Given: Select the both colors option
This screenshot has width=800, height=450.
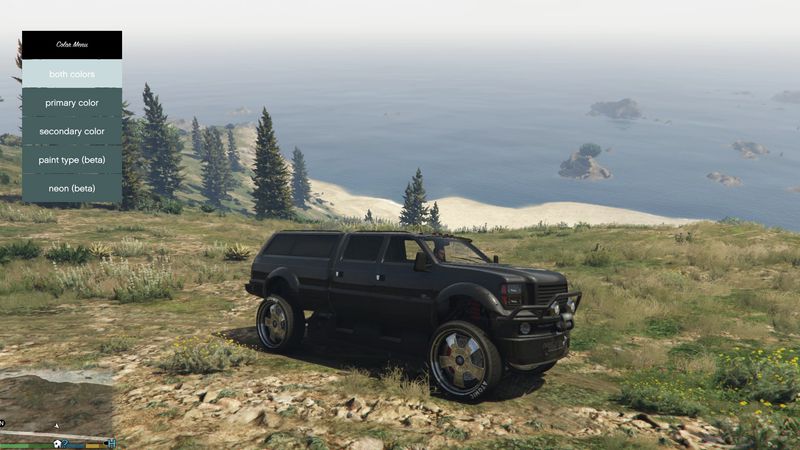Looking at the screenshot, I should 72,74.
